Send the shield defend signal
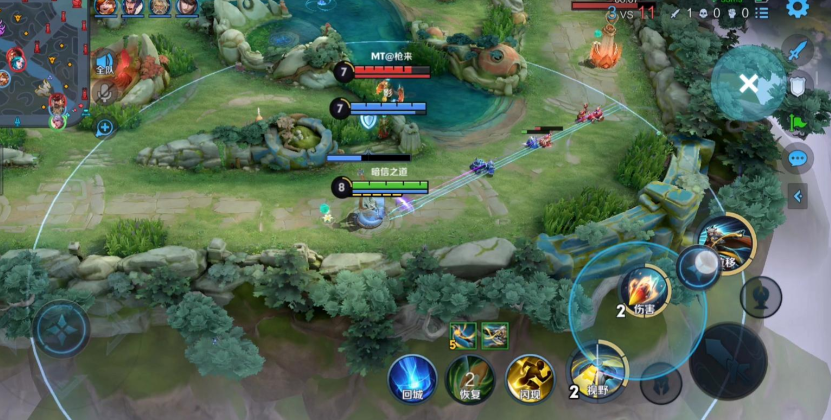831x420 pixels. 797,86
